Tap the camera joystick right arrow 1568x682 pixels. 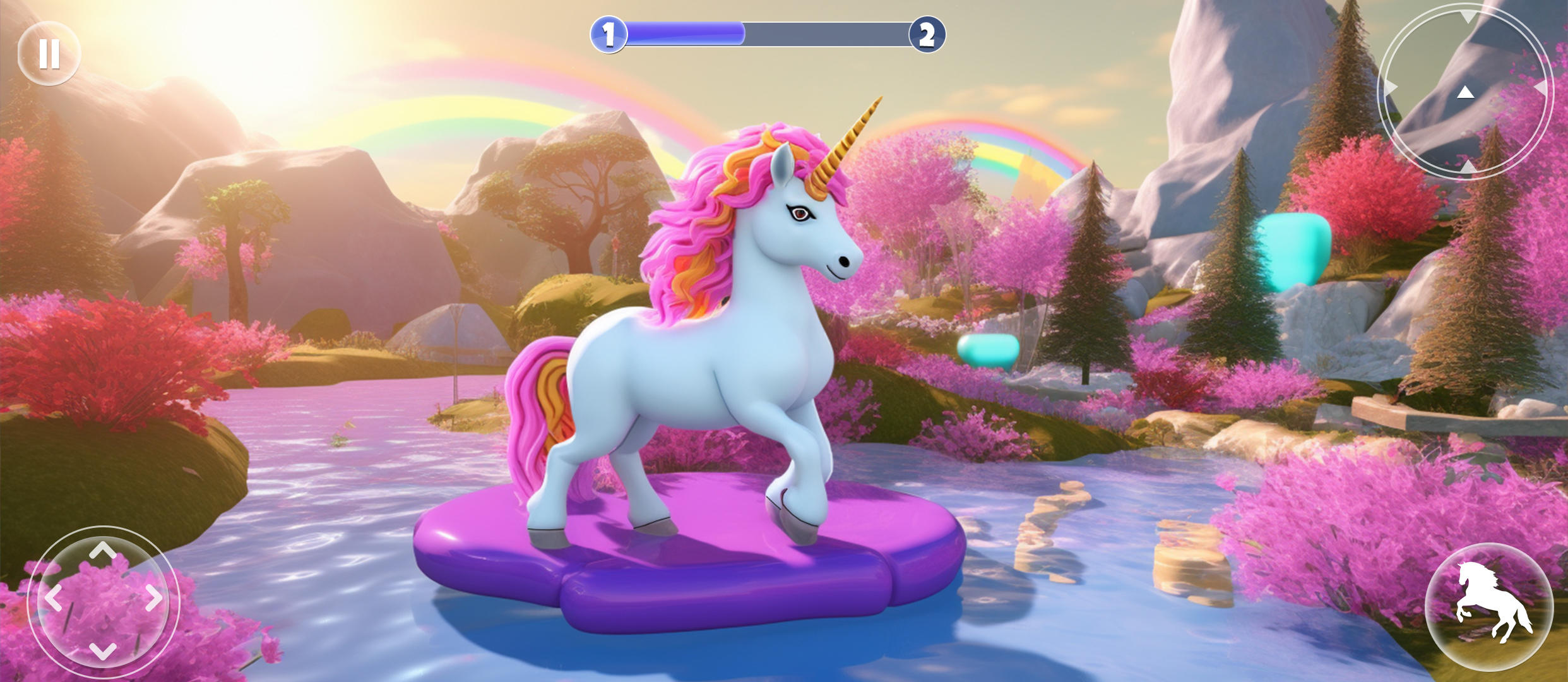(x=1541, y=87)
